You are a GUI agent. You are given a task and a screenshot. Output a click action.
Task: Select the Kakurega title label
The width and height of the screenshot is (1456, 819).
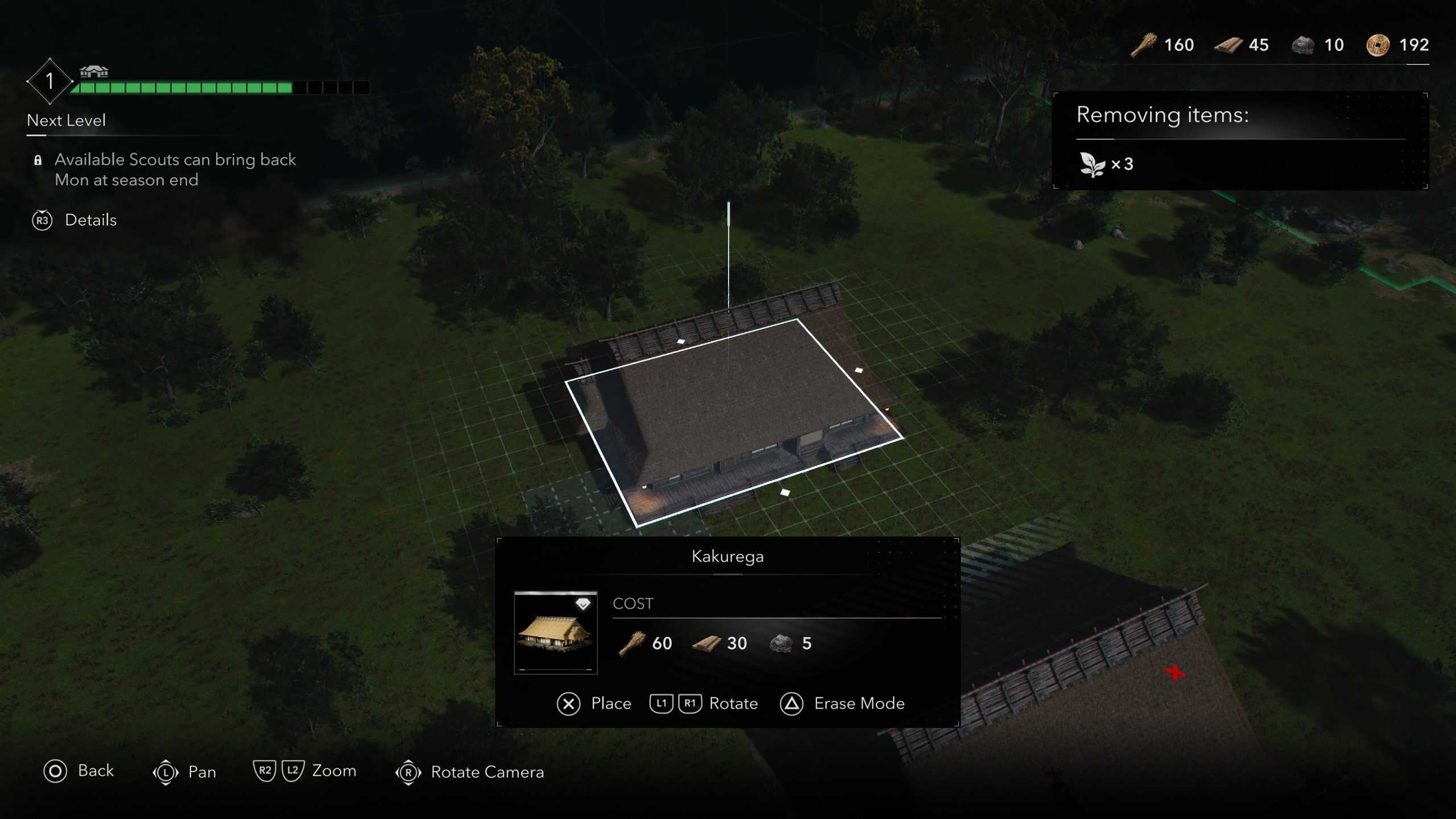(728, 557)
